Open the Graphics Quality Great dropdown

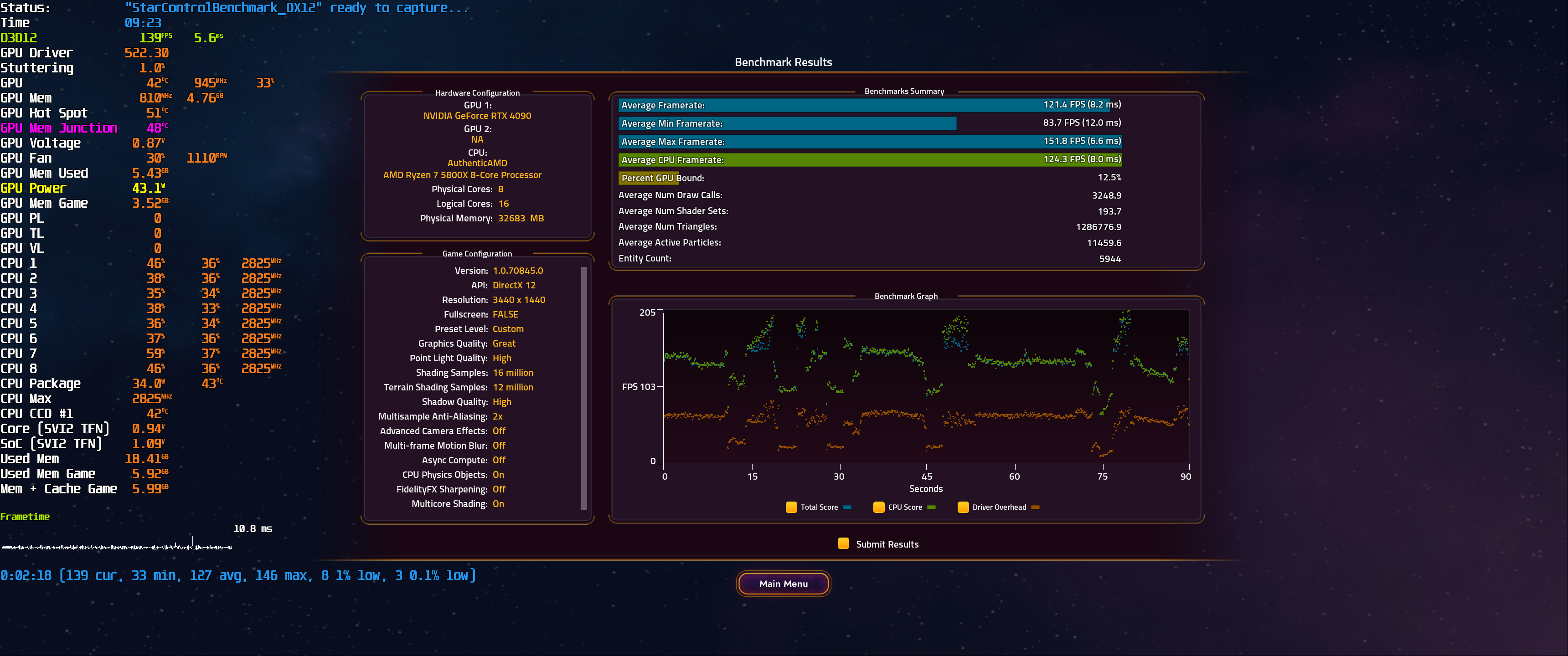click(504, 343)
